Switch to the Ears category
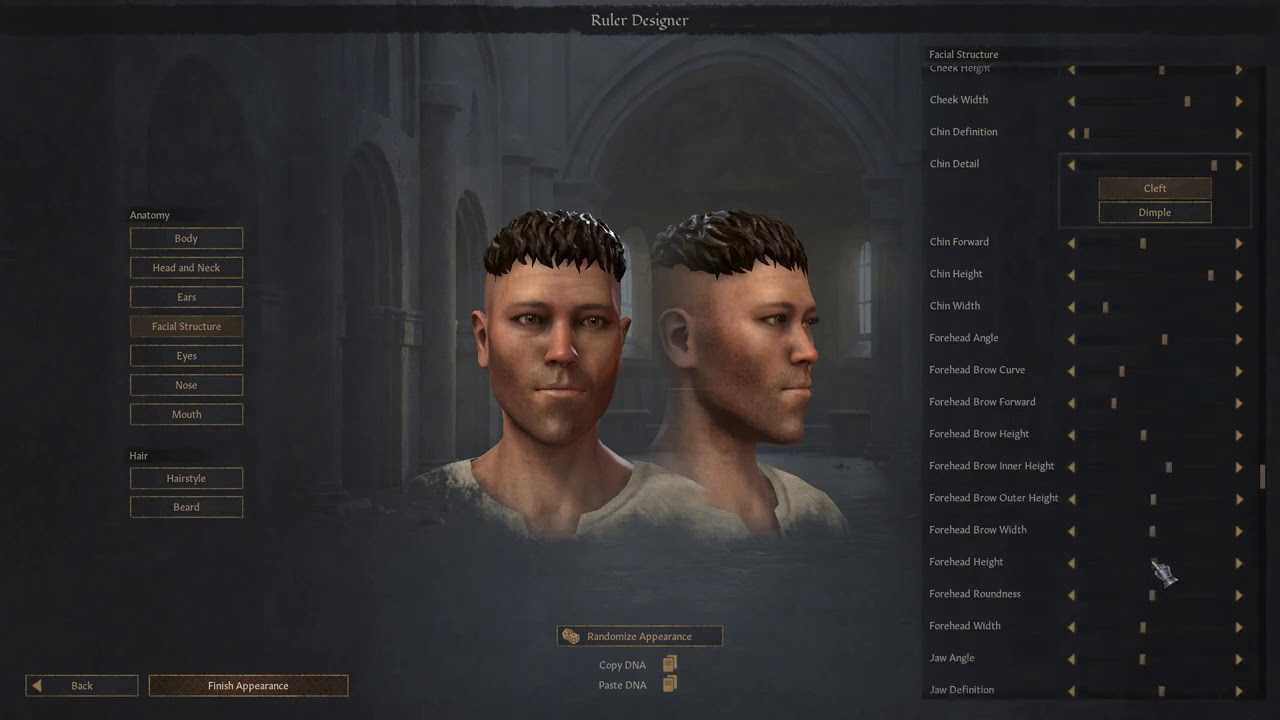The width and height of the screenshot is (1280, 720). (x=186, y=297)
